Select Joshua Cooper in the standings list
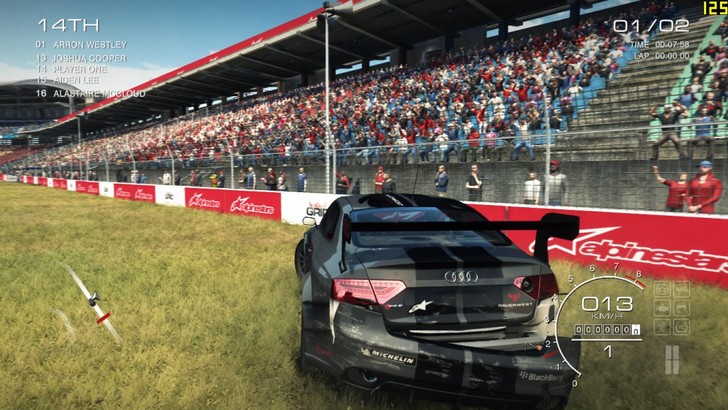Viewport: 728px width, 410px height. 91,57
